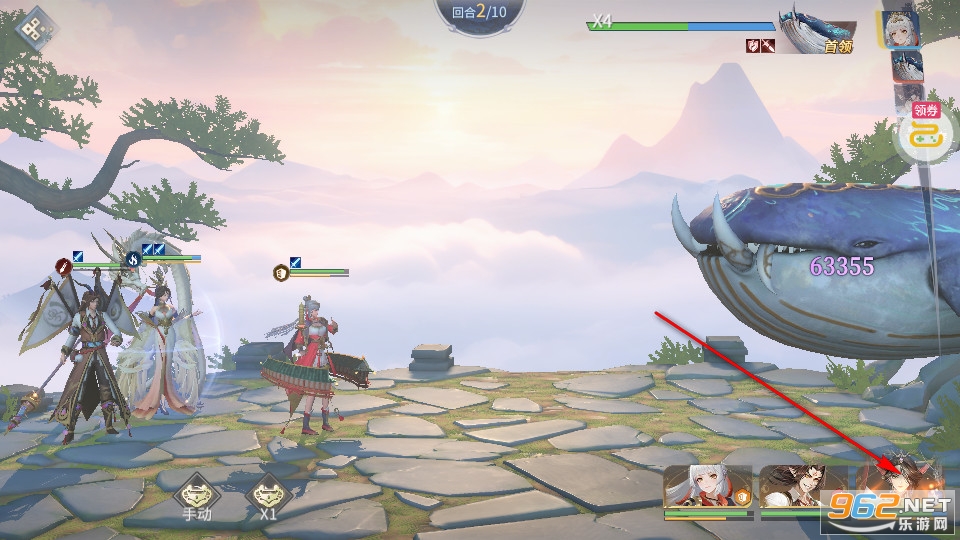960x540 pixels.
Task: Inspect the boss sword debuff icon
Action: 768,46
